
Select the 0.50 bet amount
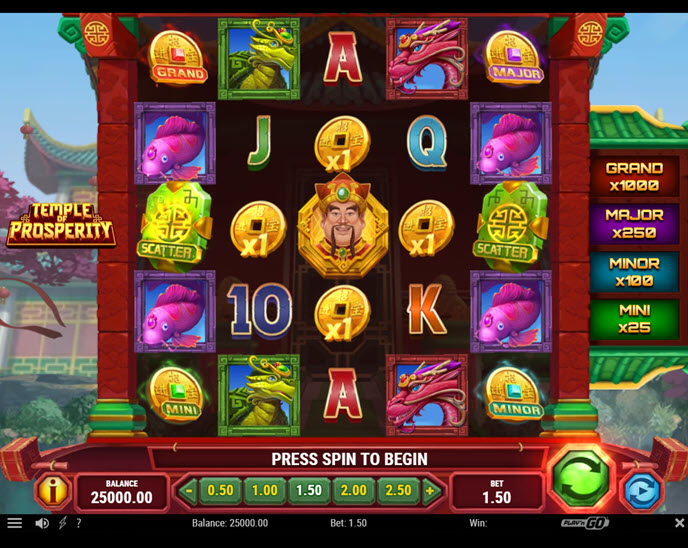pos(220,491)
